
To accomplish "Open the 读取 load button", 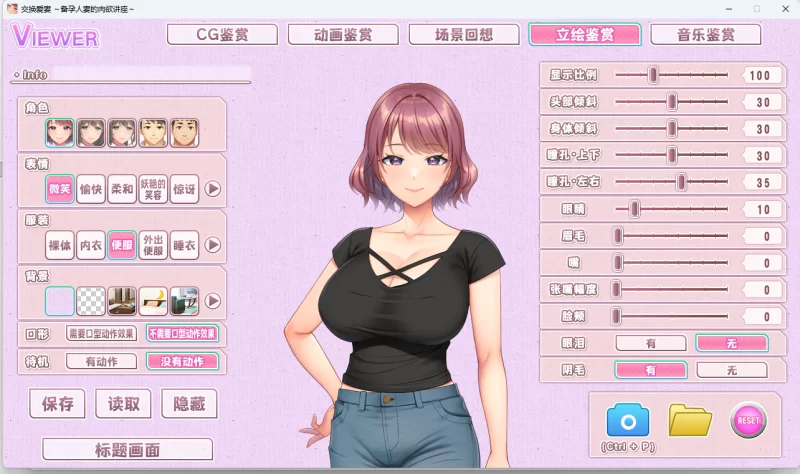I will (123, 404).
